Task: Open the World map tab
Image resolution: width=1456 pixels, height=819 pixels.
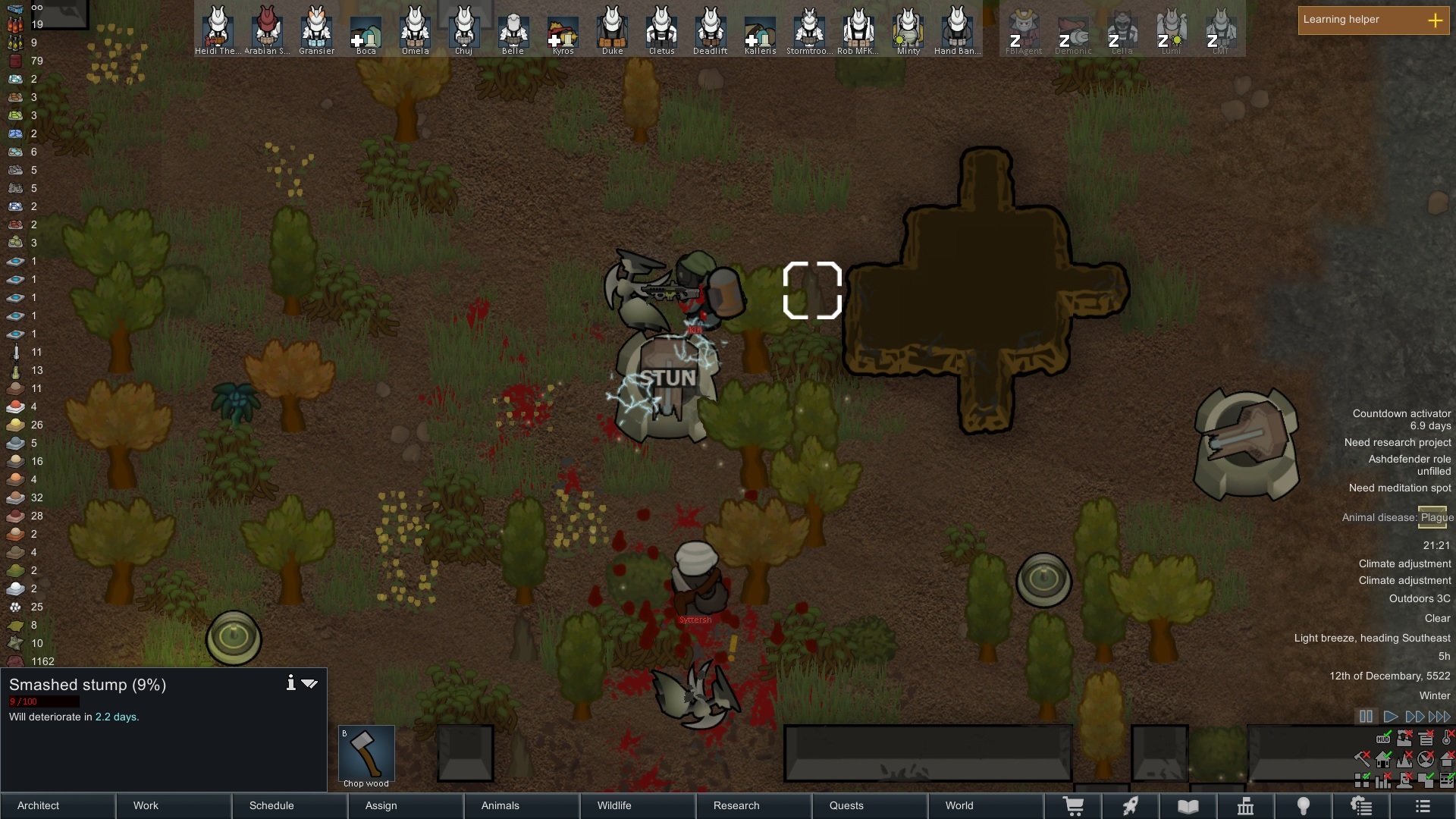Action: (x=959, y=805)
